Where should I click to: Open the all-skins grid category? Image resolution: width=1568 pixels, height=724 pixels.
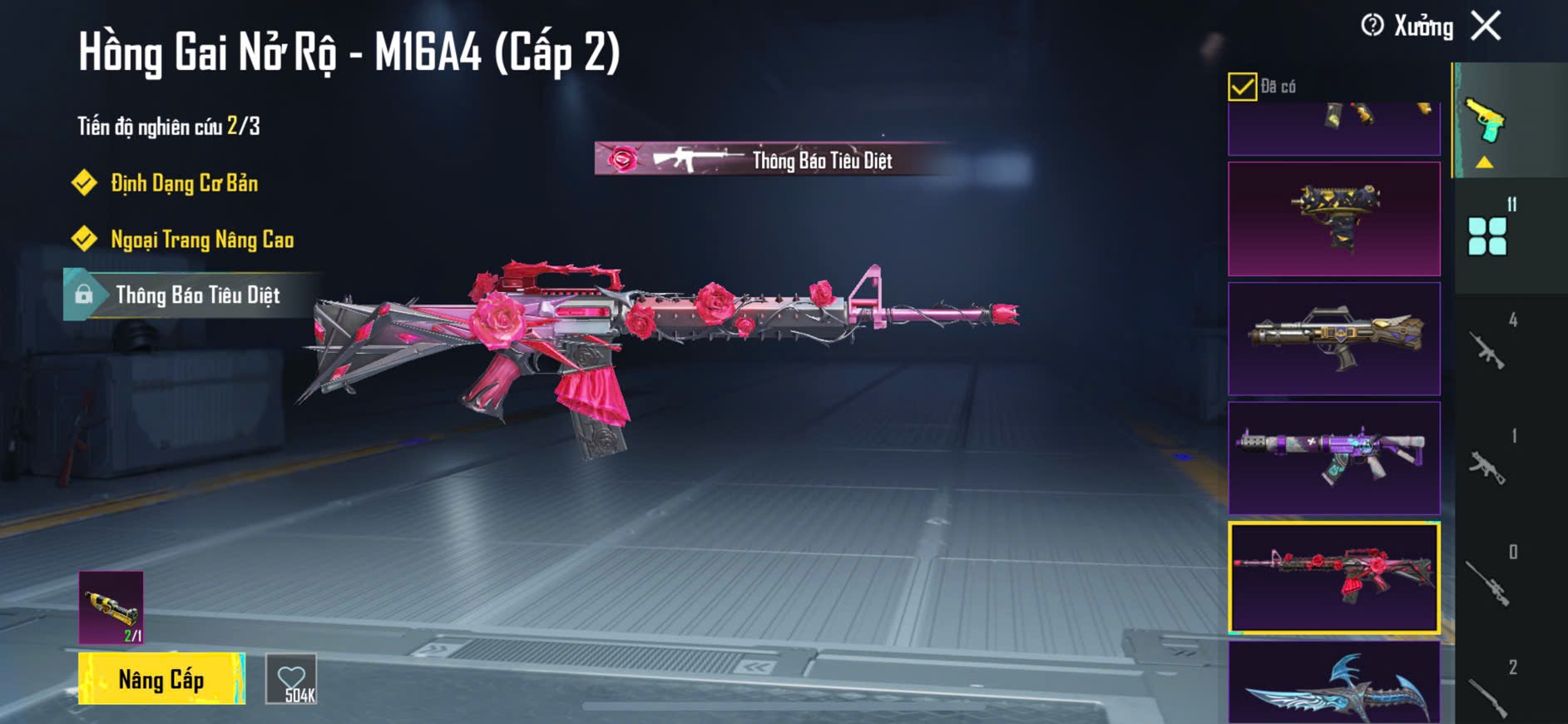1489,236
